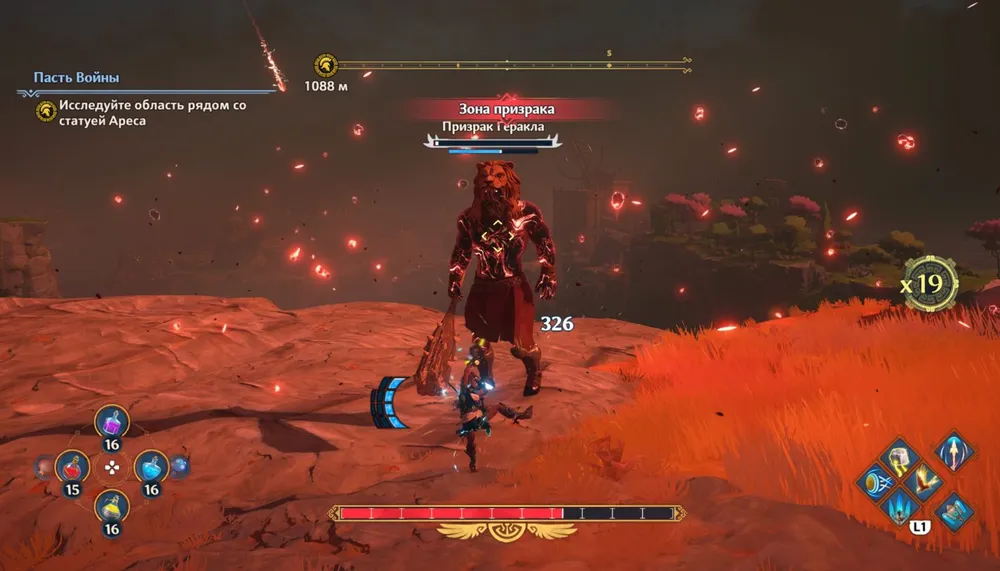The height and width of the screenshot is (571, 1000).
Task: Open the Пасть Войны quest tracker
Action: [76, 77]
